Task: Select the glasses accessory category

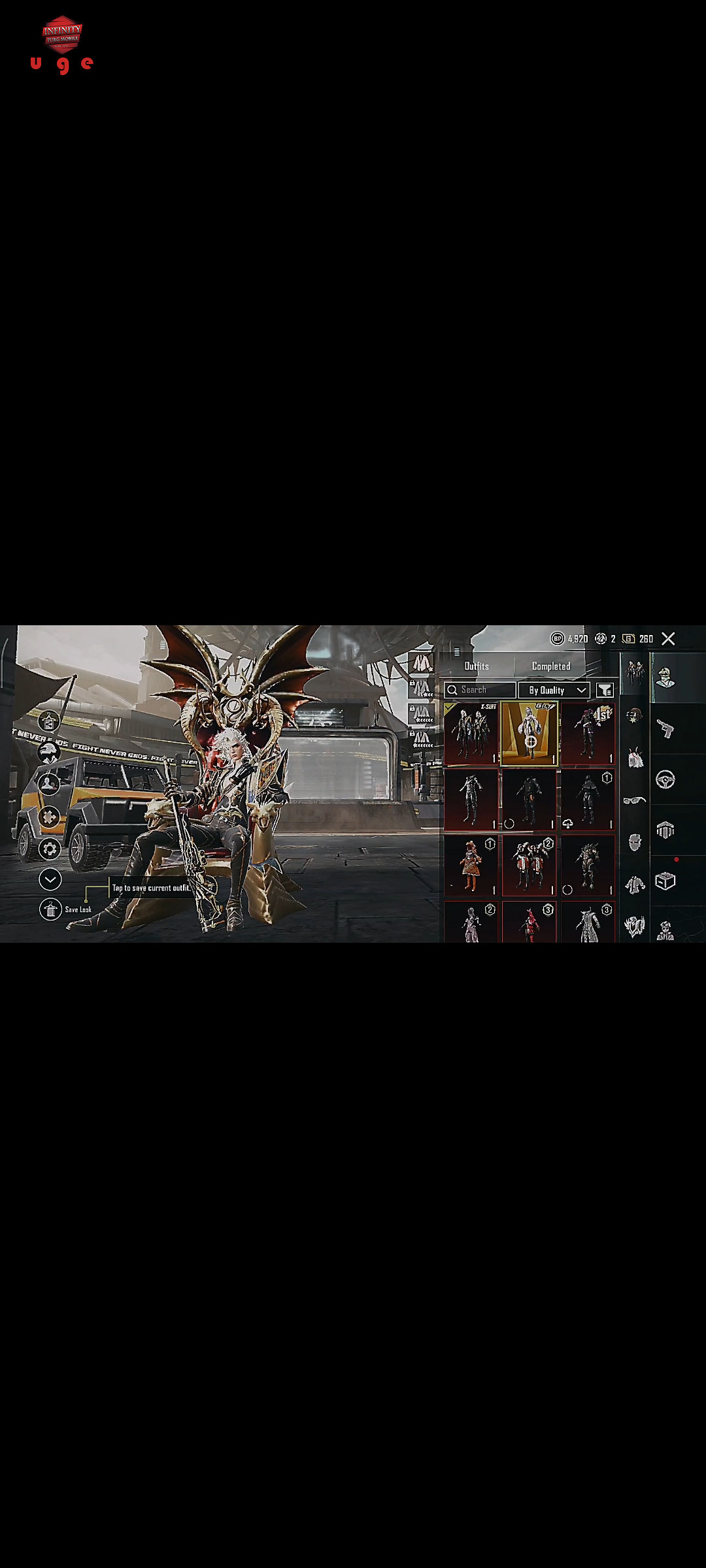Action: [x=634, y=800]
